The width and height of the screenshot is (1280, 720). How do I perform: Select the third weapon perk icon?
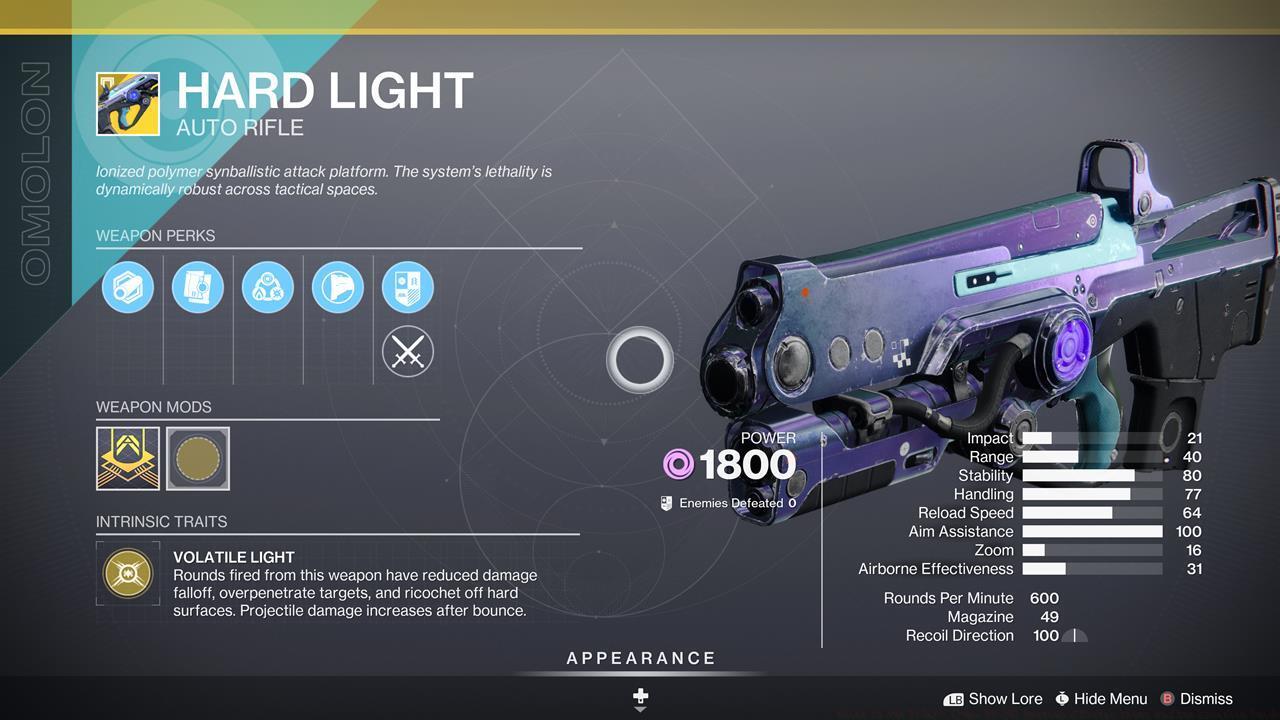tap(268, 287)
